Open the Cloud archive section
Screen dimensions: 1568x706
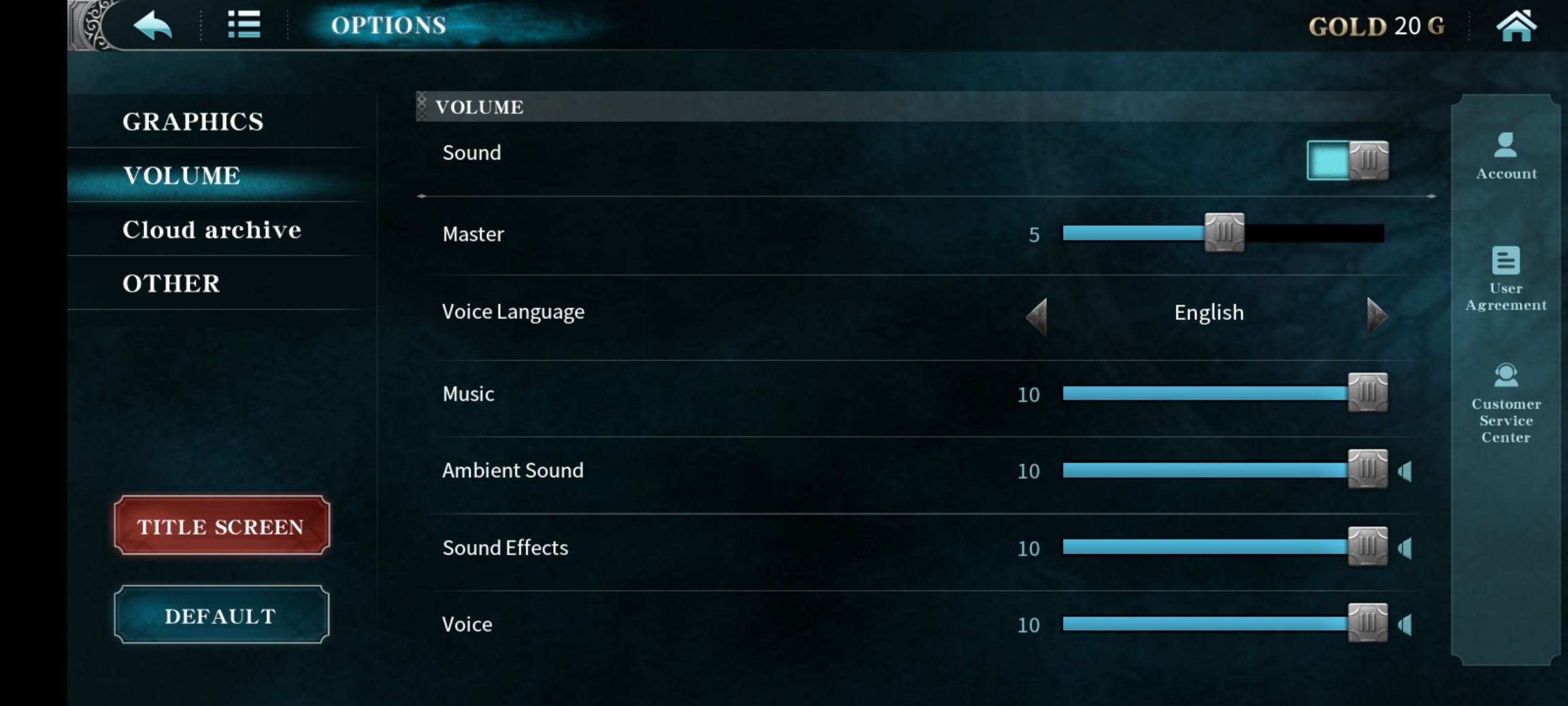tap(213, 229)
